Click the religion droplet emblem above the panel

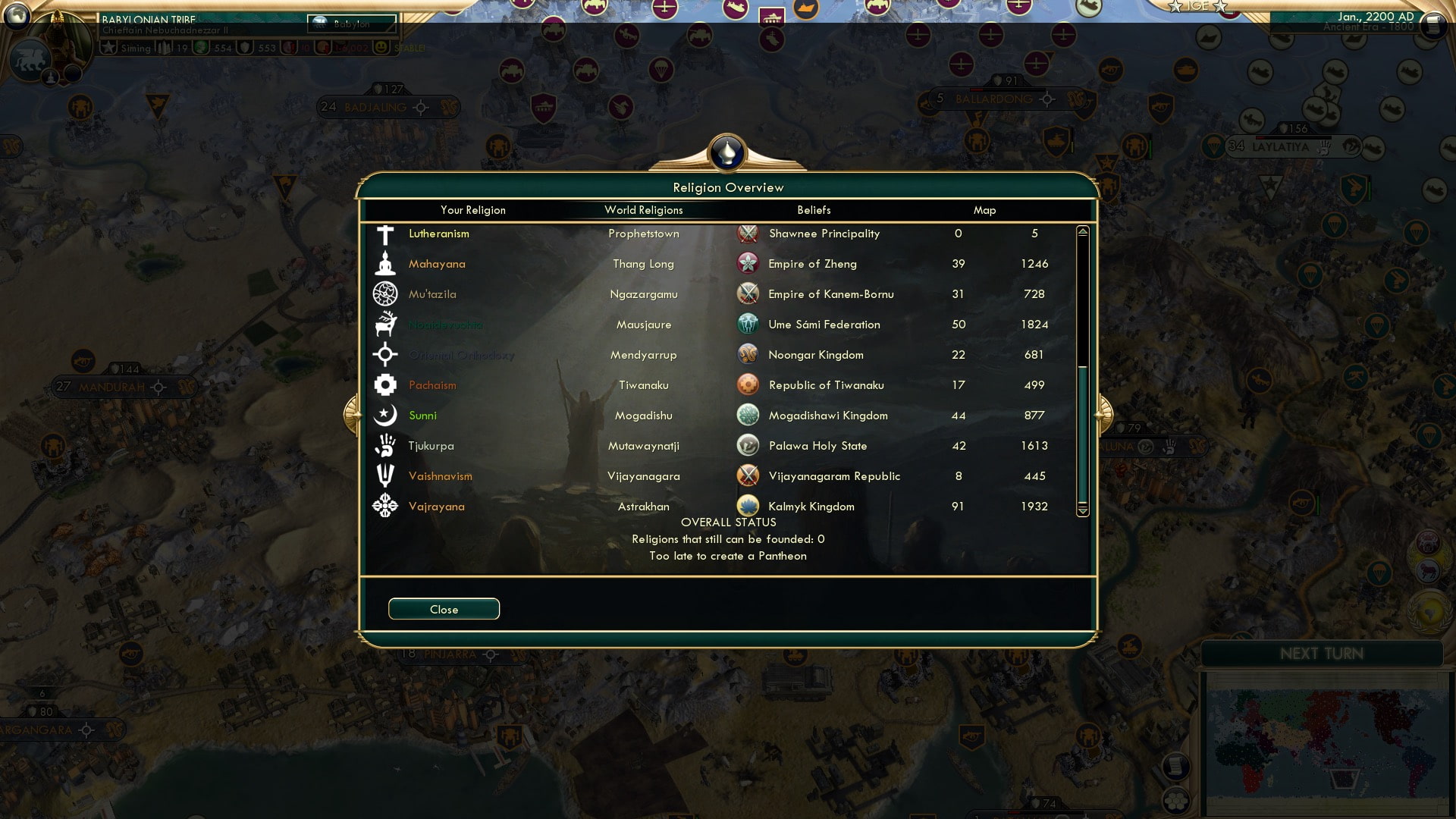727,152
